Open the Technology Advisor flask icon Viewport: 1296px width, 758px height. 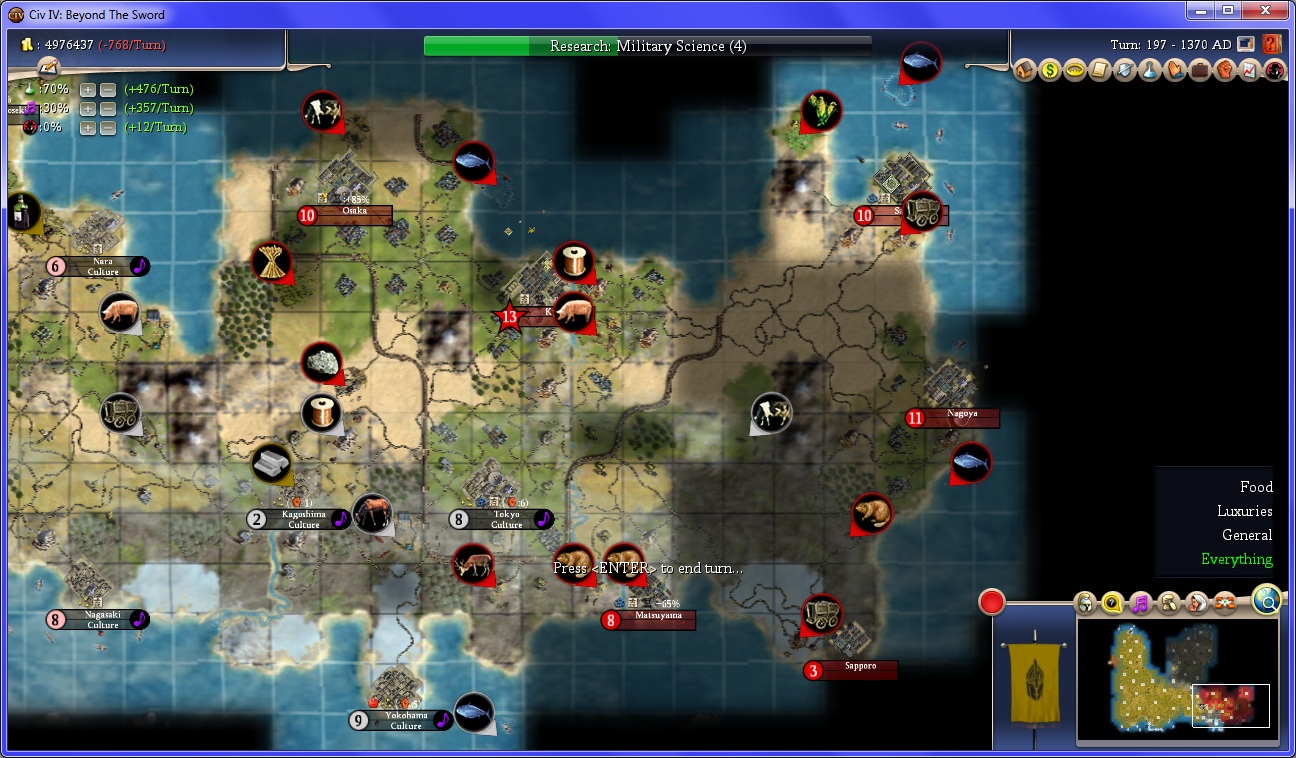[x=1150, y=70]
